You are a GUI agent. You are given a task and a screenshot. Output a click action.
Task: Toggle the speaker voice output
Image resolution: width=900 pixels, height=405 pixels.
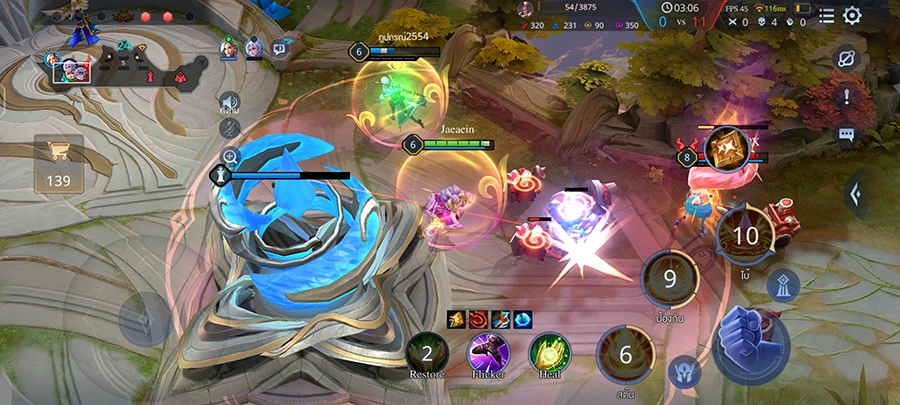(x=229, y=102)
